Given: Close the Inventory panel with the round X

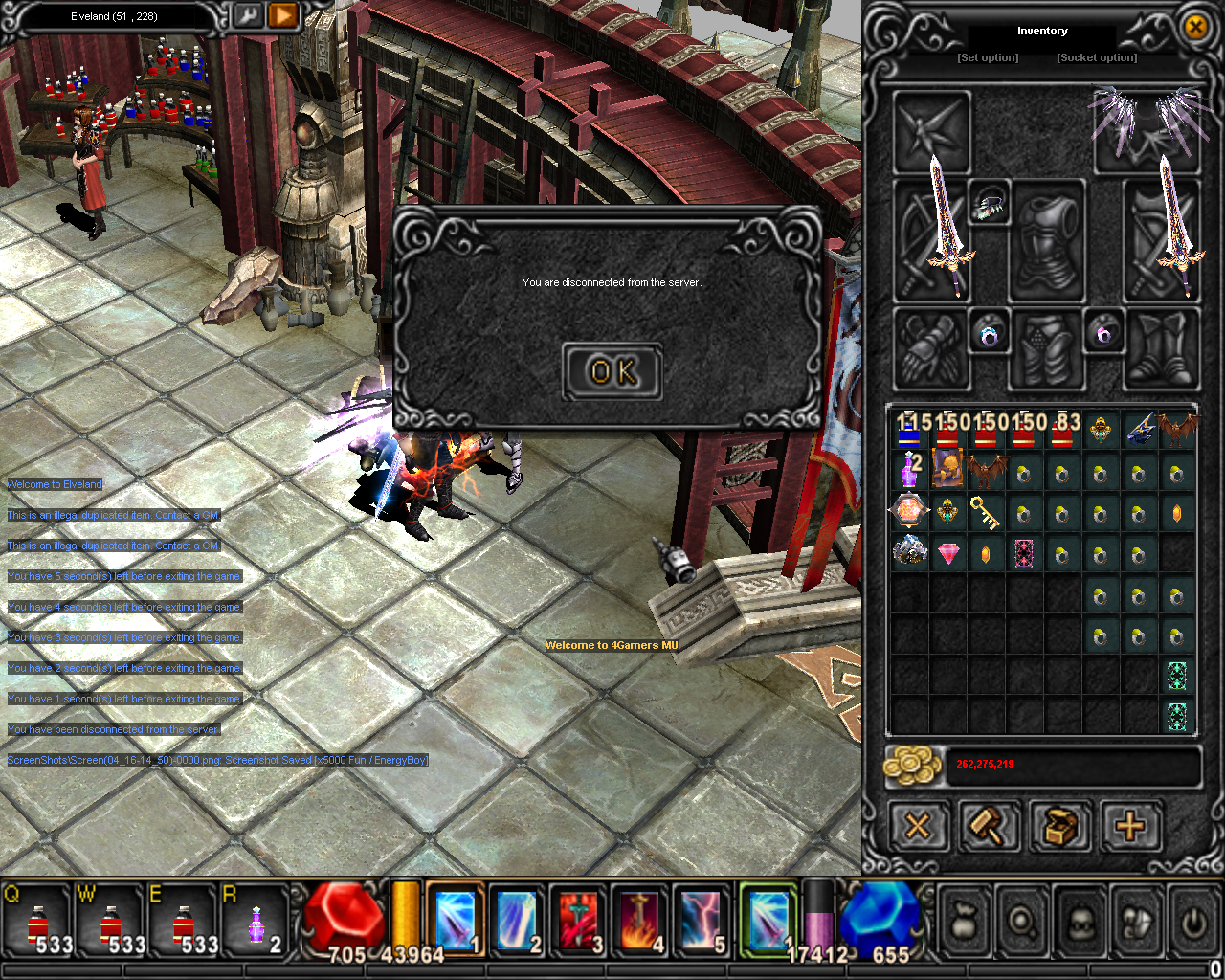Looking at the screenshot, I should (x=1195, y=27).
